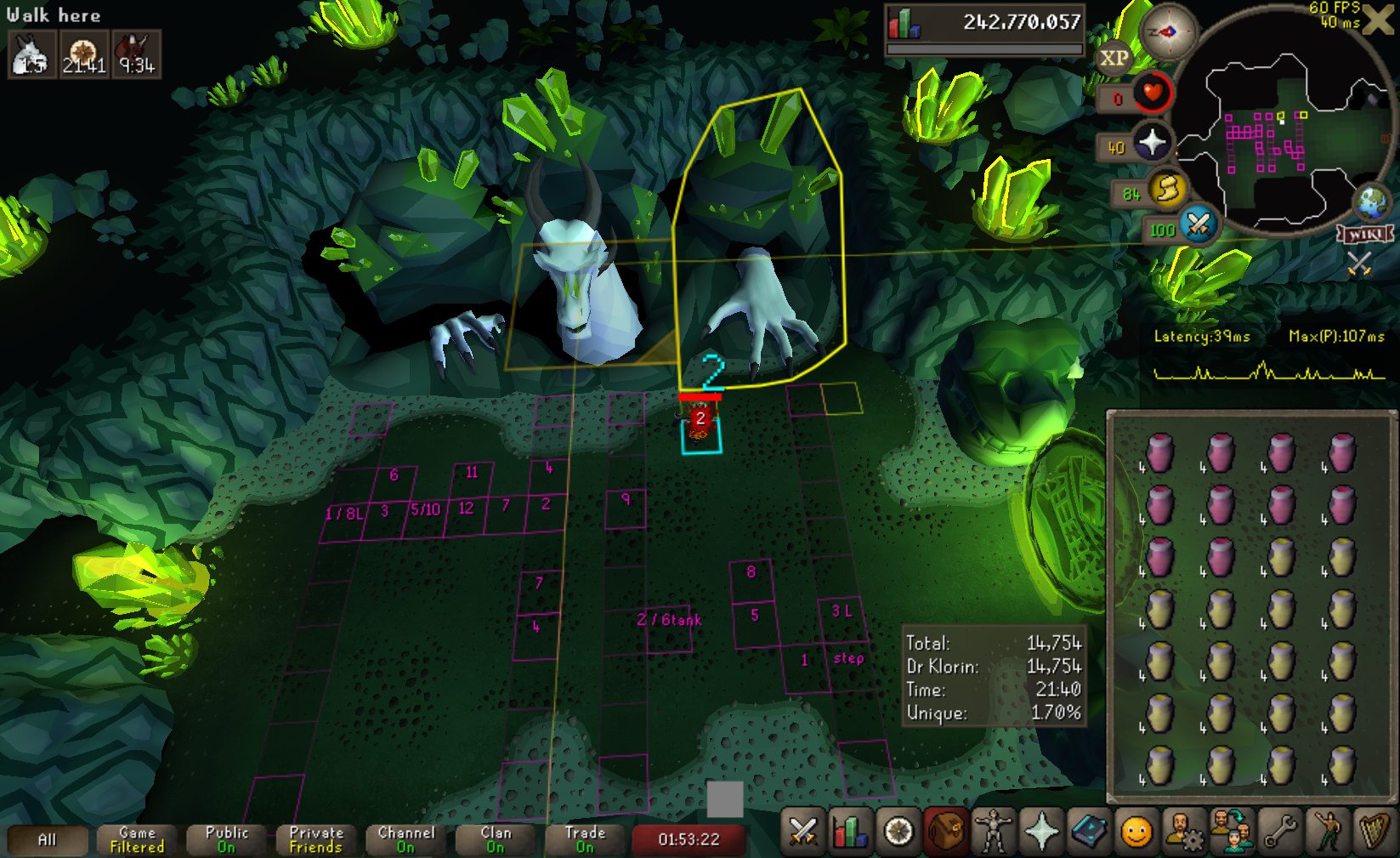This screenshot has height=858, width=1400.
Task: Switch to the Skills bar-chart tab
Action: tap(851, 832)
